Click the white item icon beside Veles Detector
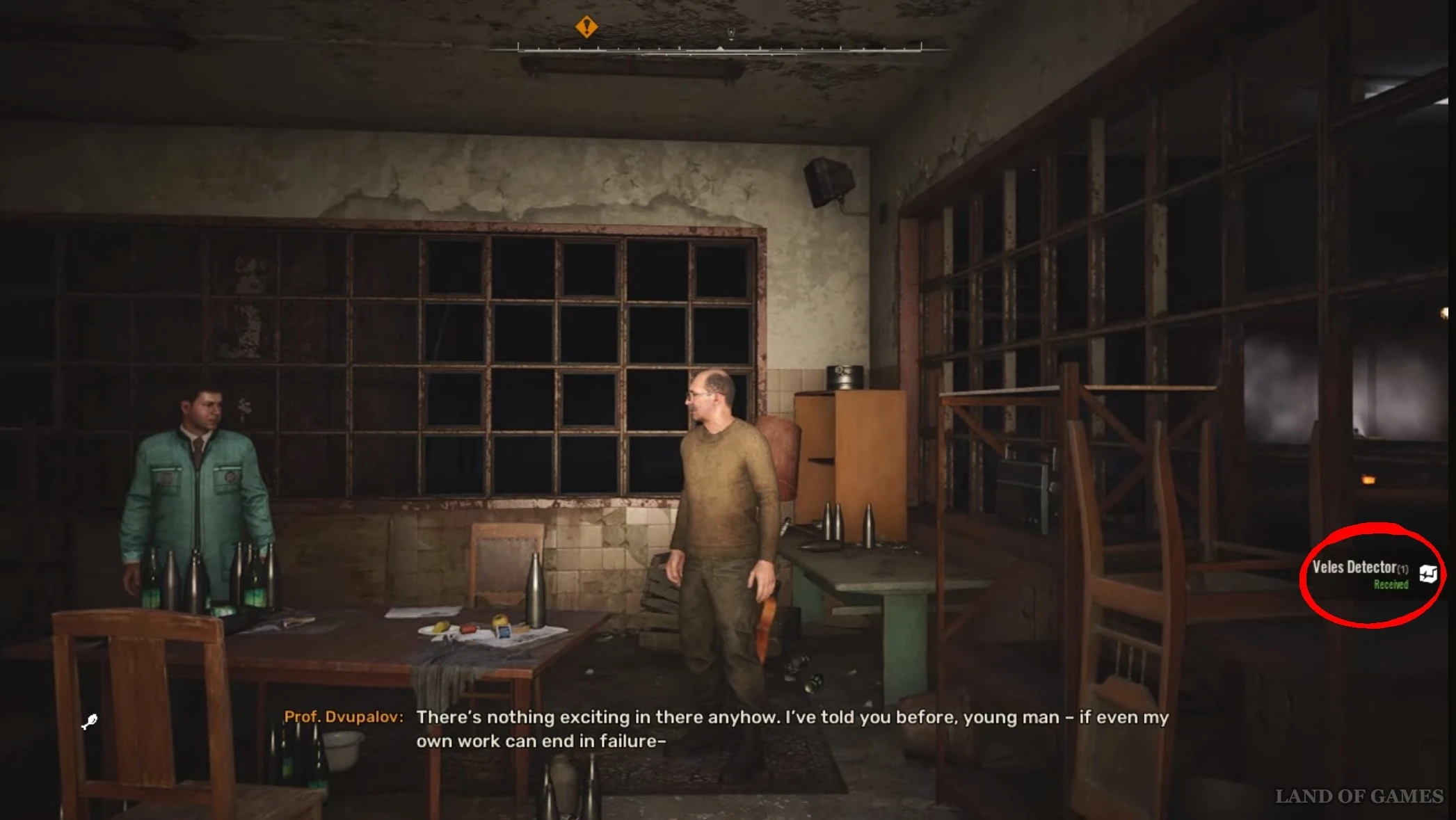Viewport: 1456px width, 820px height. tap(1428, 574)
